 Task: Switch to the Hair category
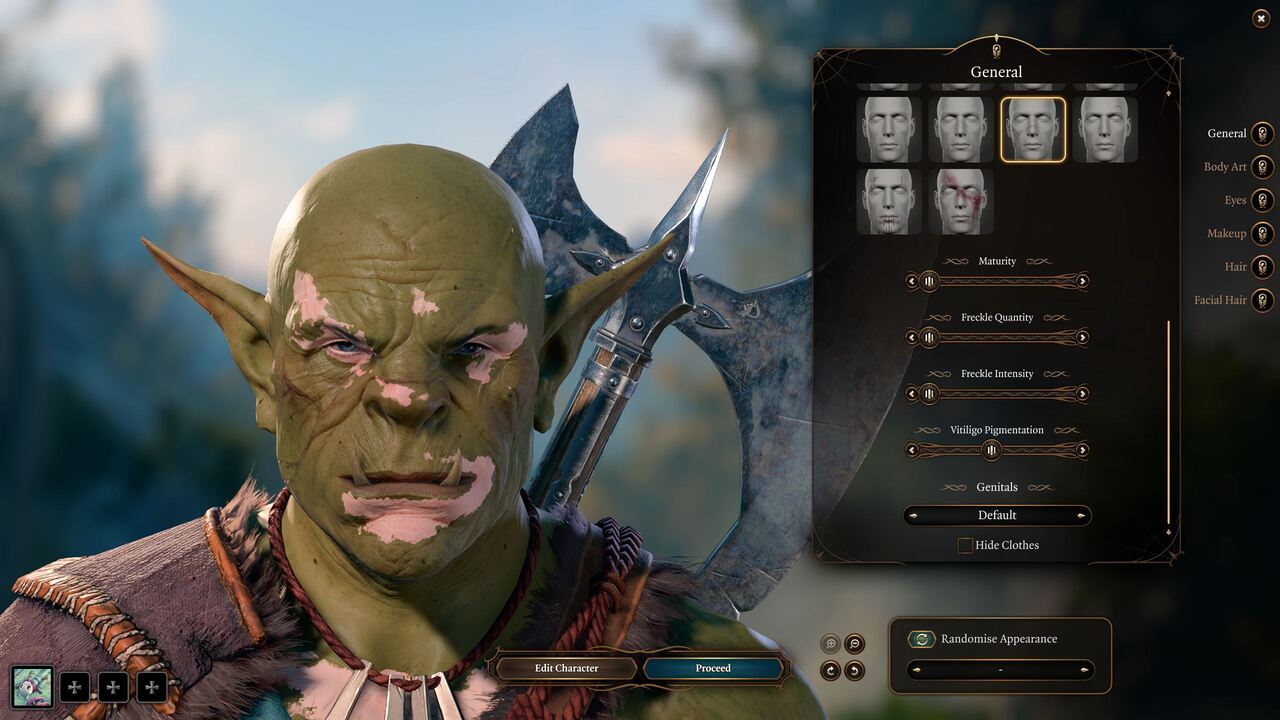click(1237, 267)
